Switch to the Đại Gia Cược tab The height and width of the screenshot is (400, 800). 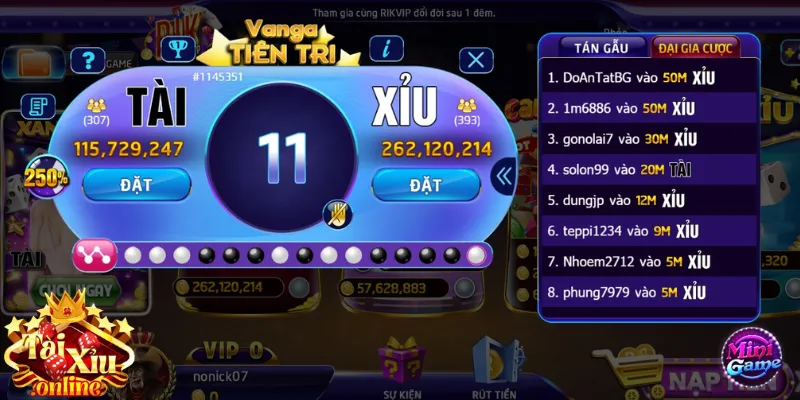(693, 46)
